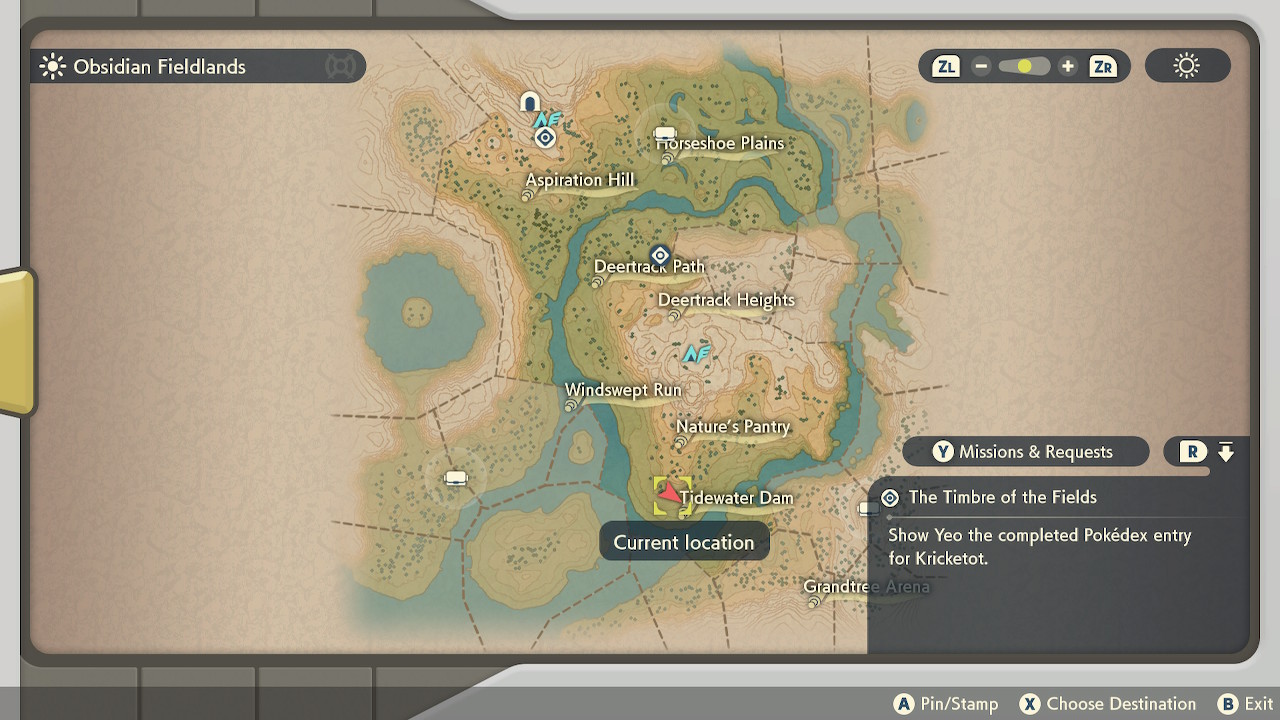
Task: Click the Pokédex eye icon beside the request text
Action: tap(890, 497)
